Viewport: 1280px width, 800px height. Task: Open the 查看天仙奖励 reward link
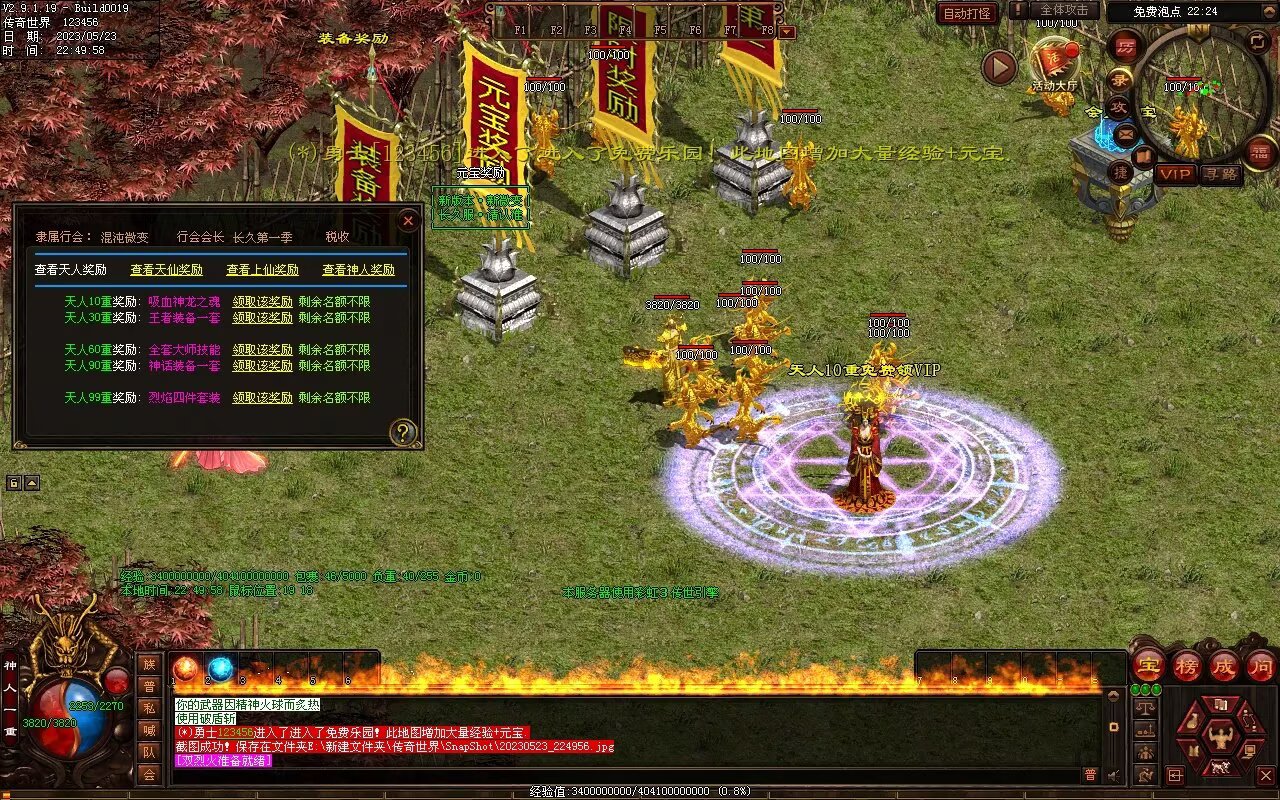point(166,270)
